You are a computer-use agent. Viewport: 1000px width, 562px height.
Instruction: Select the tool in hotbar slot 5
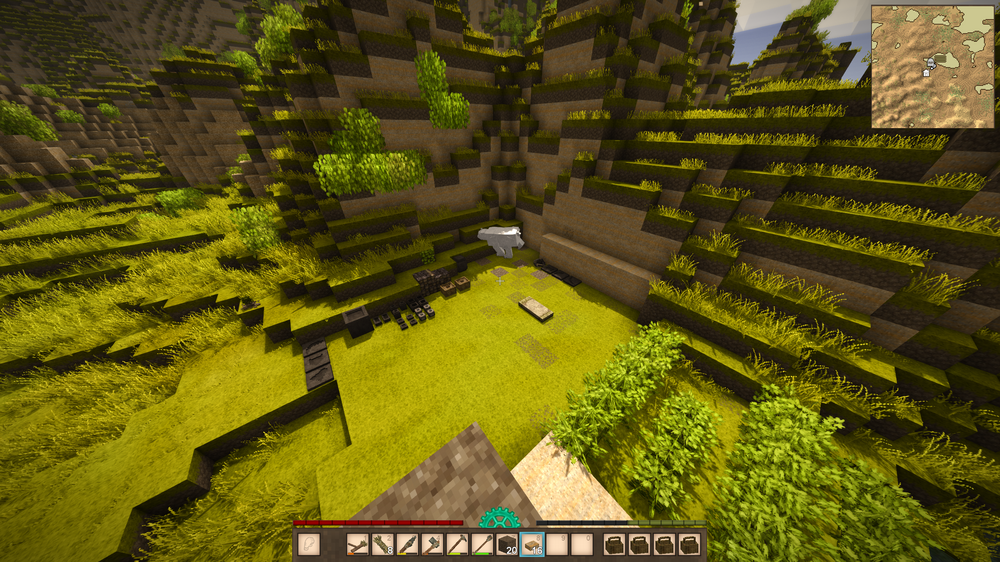458,544
